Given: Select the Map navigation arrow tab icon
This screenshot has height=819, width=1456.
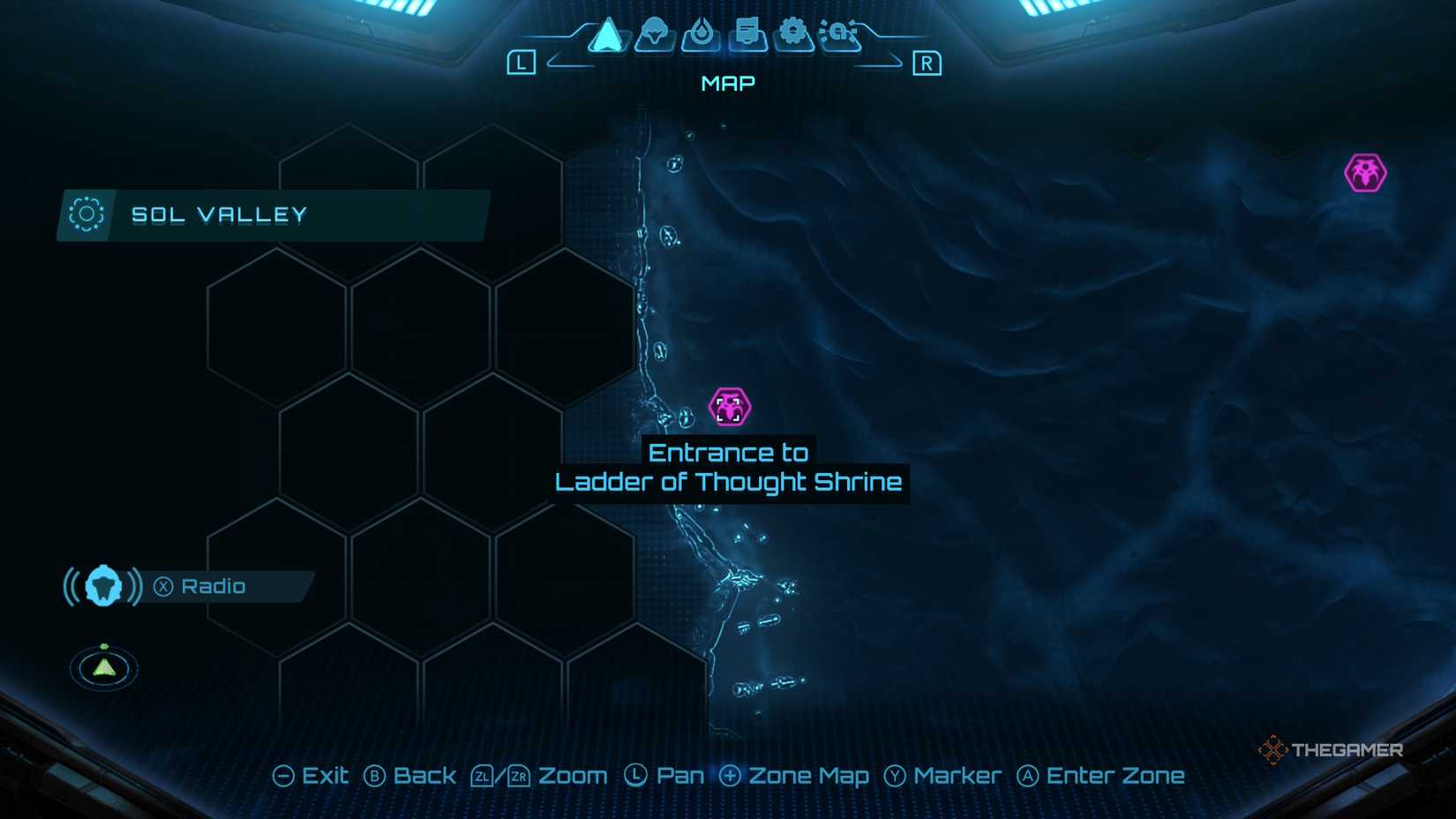Looking at the screenshot, I should 607,37.
